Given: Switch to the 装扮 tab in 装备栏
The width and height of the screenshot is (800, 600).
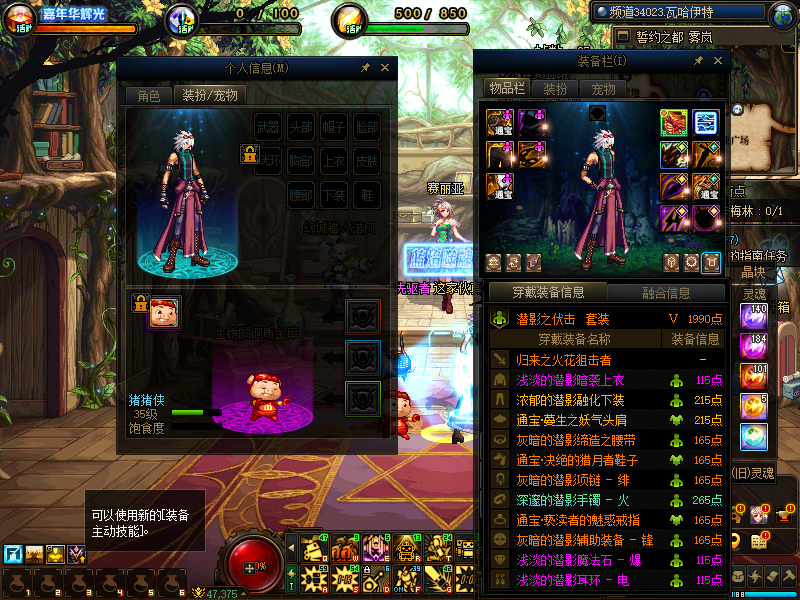Looking at the screenshot, I should click(556, 89).
